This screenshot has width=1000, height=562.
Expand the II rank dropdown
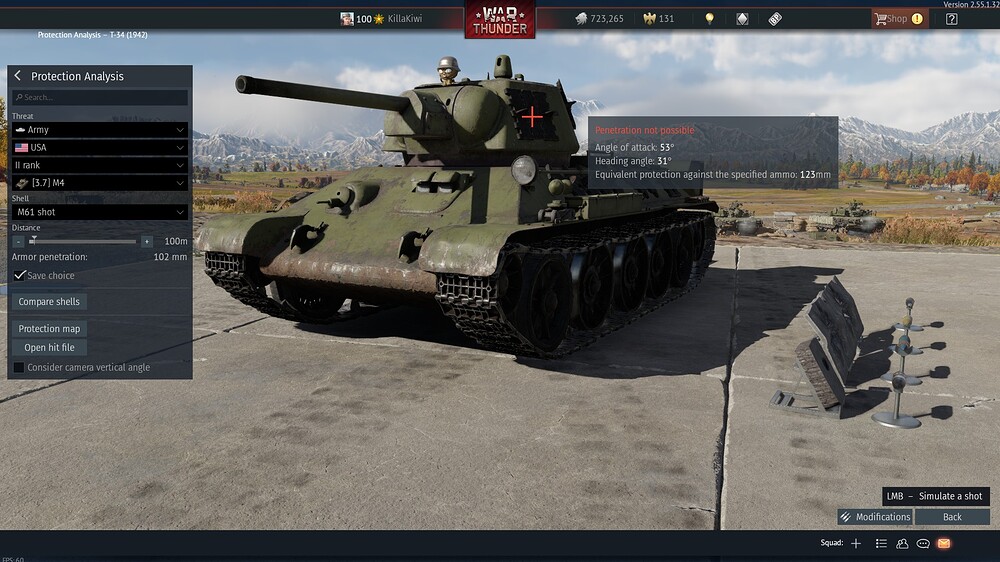(100, 165)
